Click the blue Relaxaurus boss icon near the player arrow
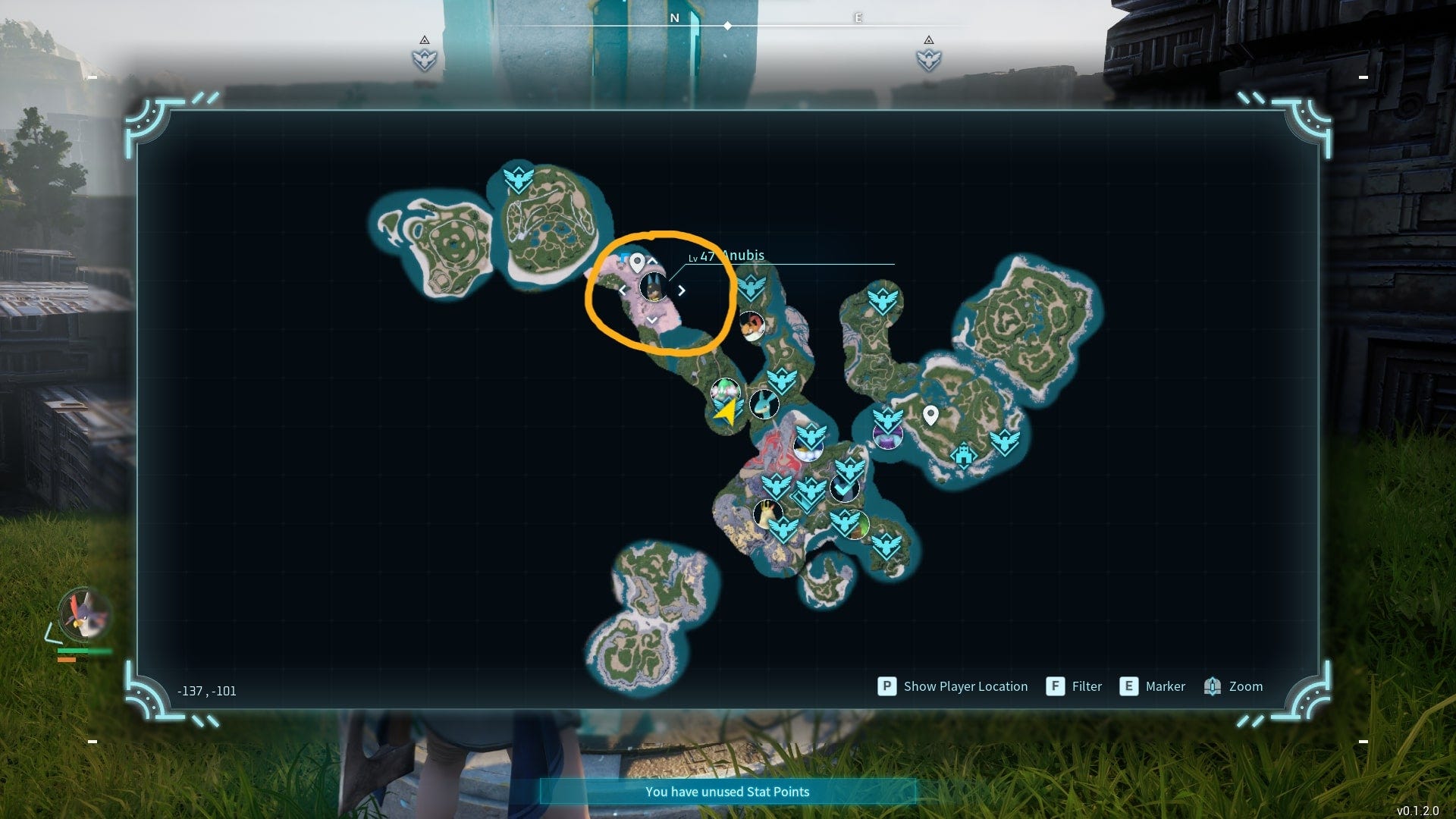1456x819 pixels. pos(764,406)
